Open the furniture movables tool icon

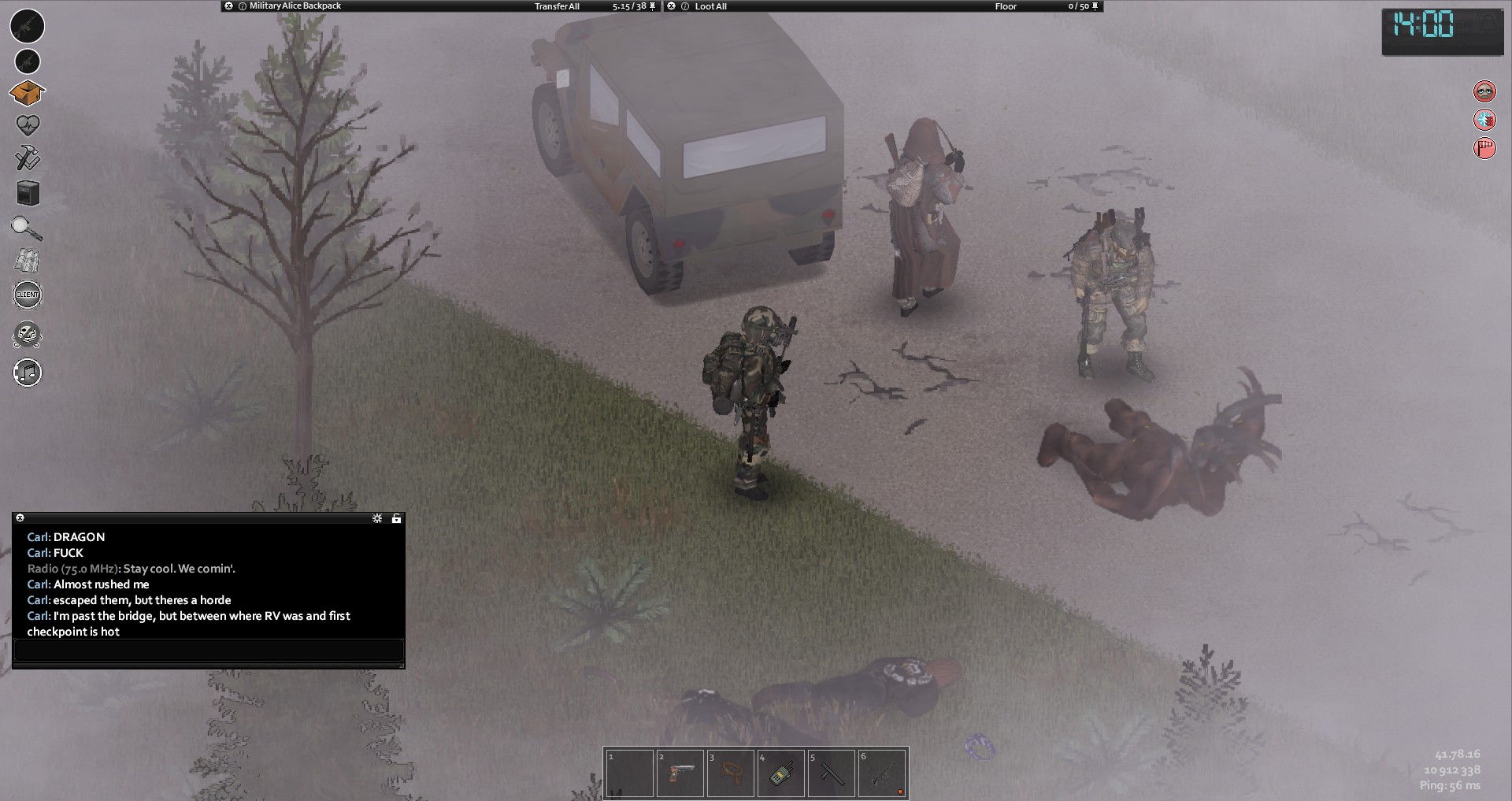click(x=28, y=193)
